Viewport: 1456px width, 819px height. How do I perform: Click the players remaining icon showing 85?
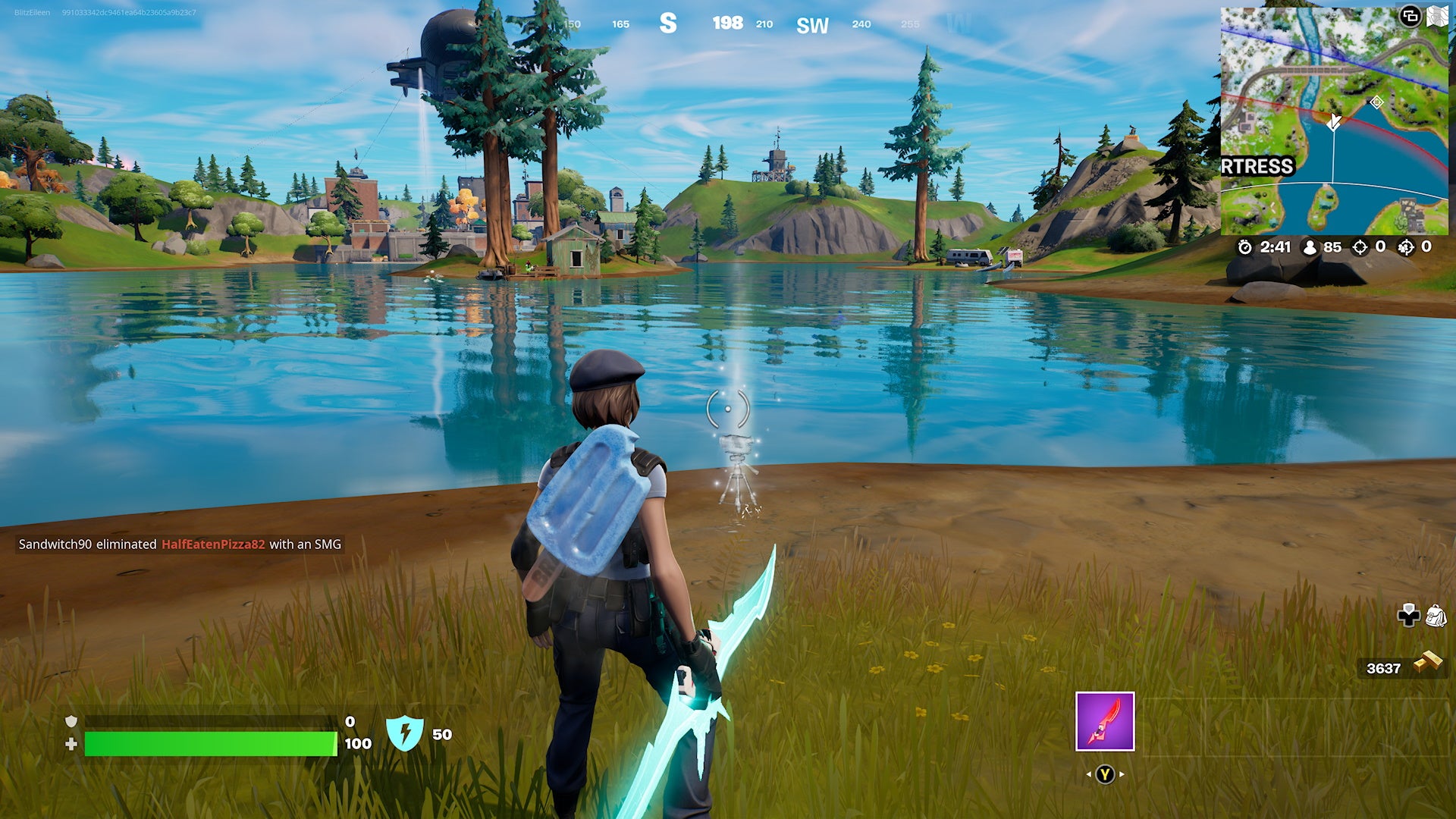click(1310, 246)
